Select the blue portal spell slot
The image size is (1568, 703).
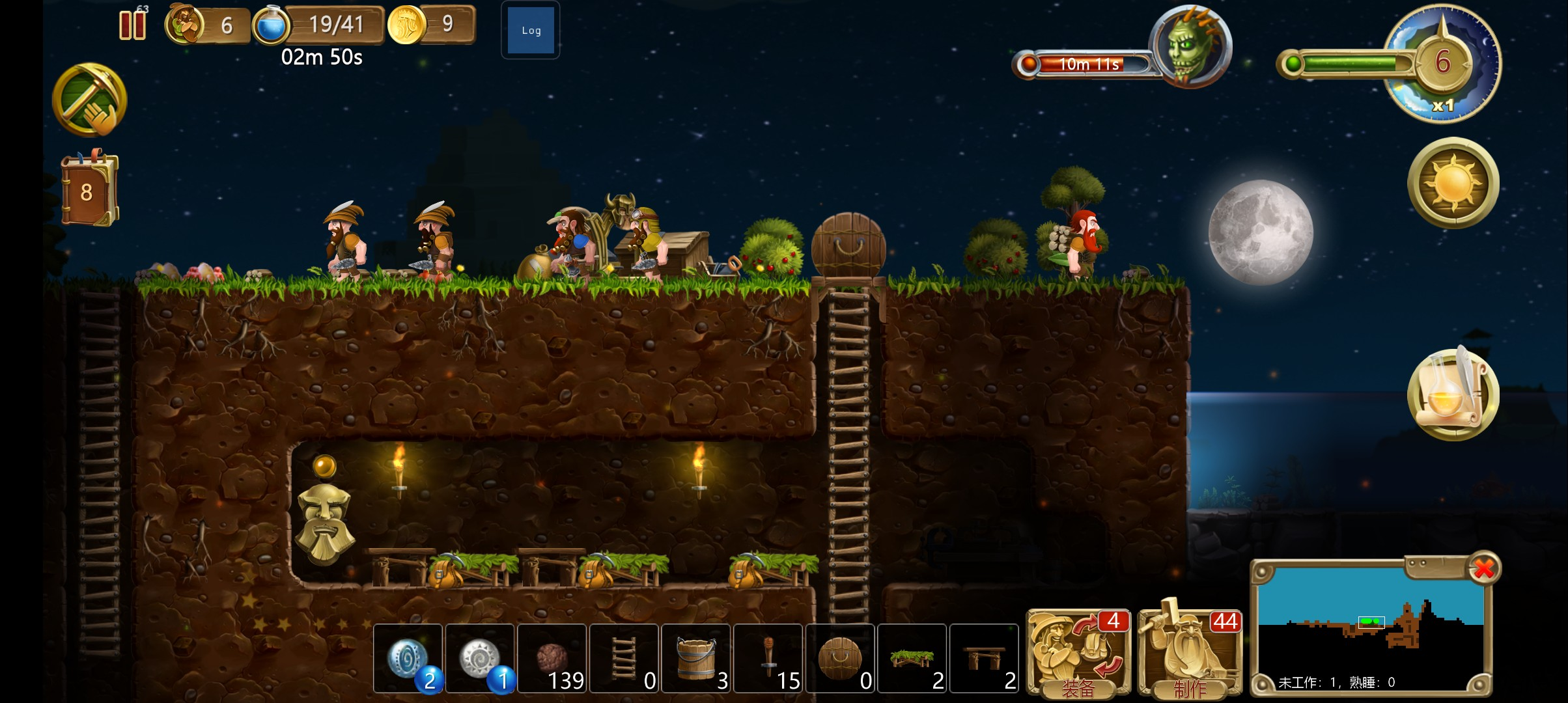coord(408,658)
